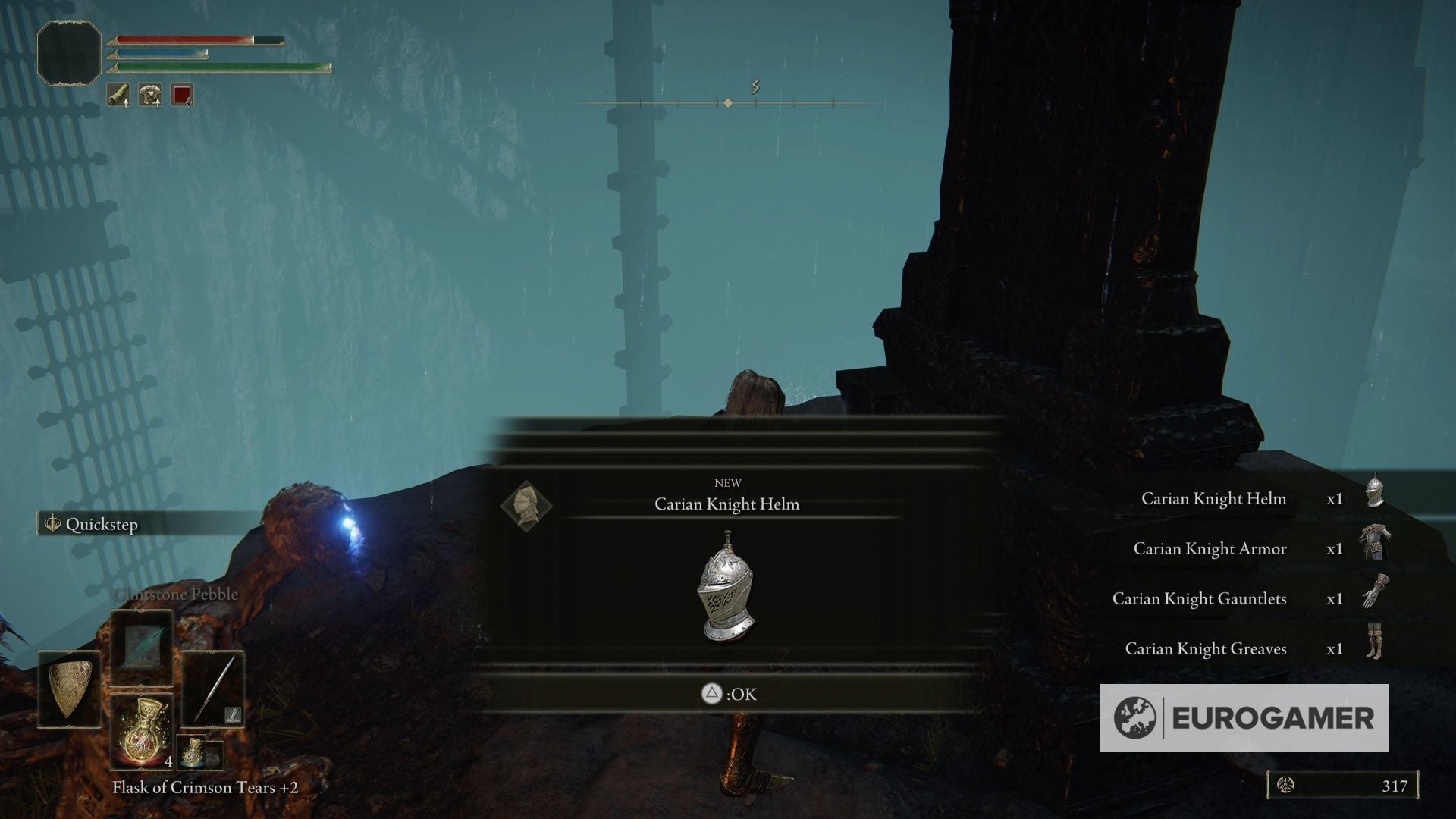The width and height of the screenshot is (1456, 819).
Task: Select the left-hand shield slot
Action: tap(70, 689)
